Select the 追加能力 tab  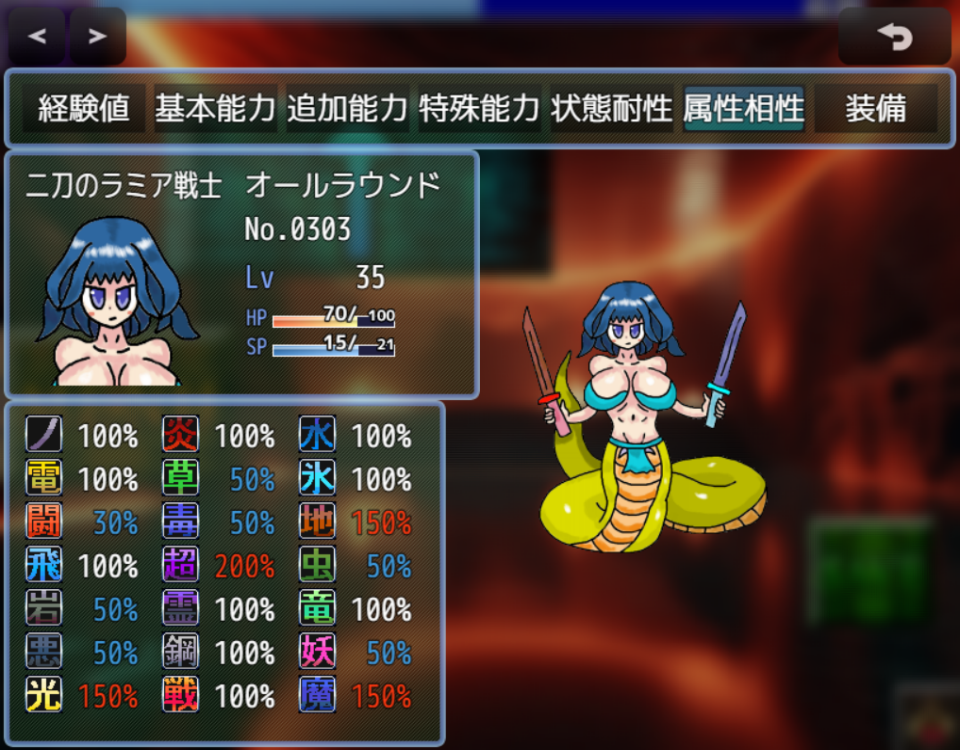(347, 109)
